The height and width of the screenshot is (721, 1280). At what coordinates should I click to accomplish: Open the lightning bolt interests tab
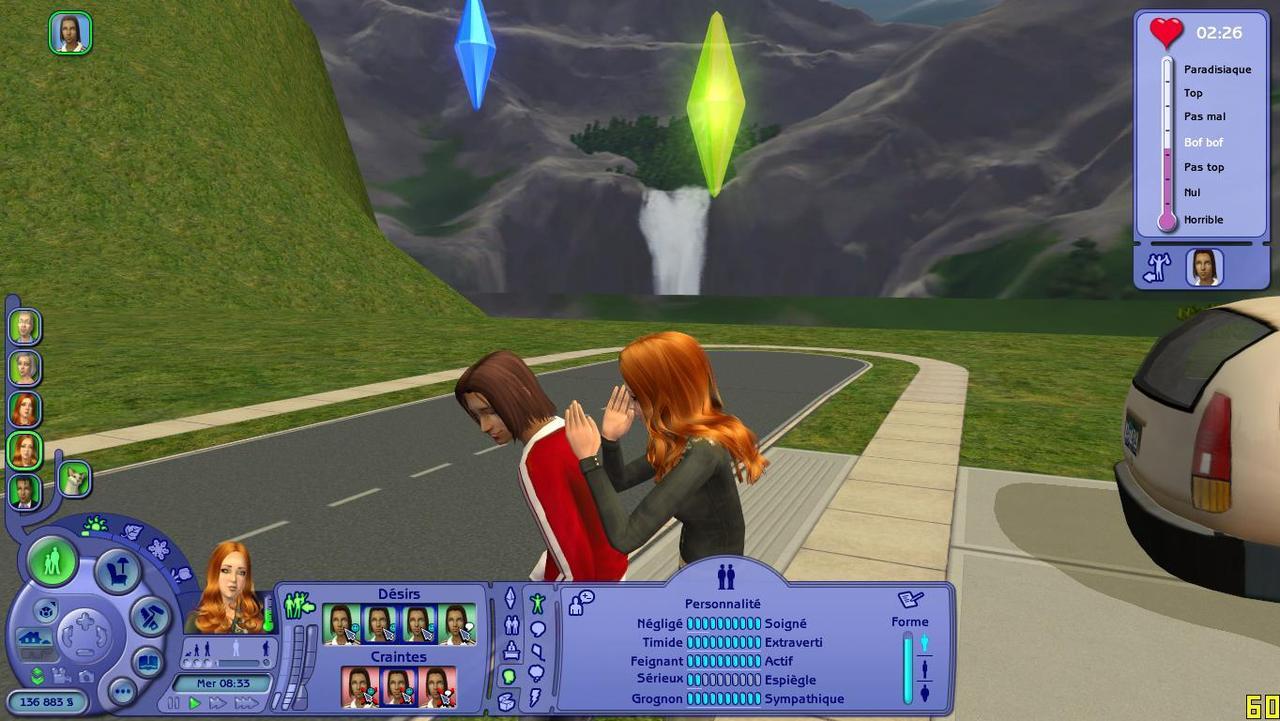click(x=536, y=697)
